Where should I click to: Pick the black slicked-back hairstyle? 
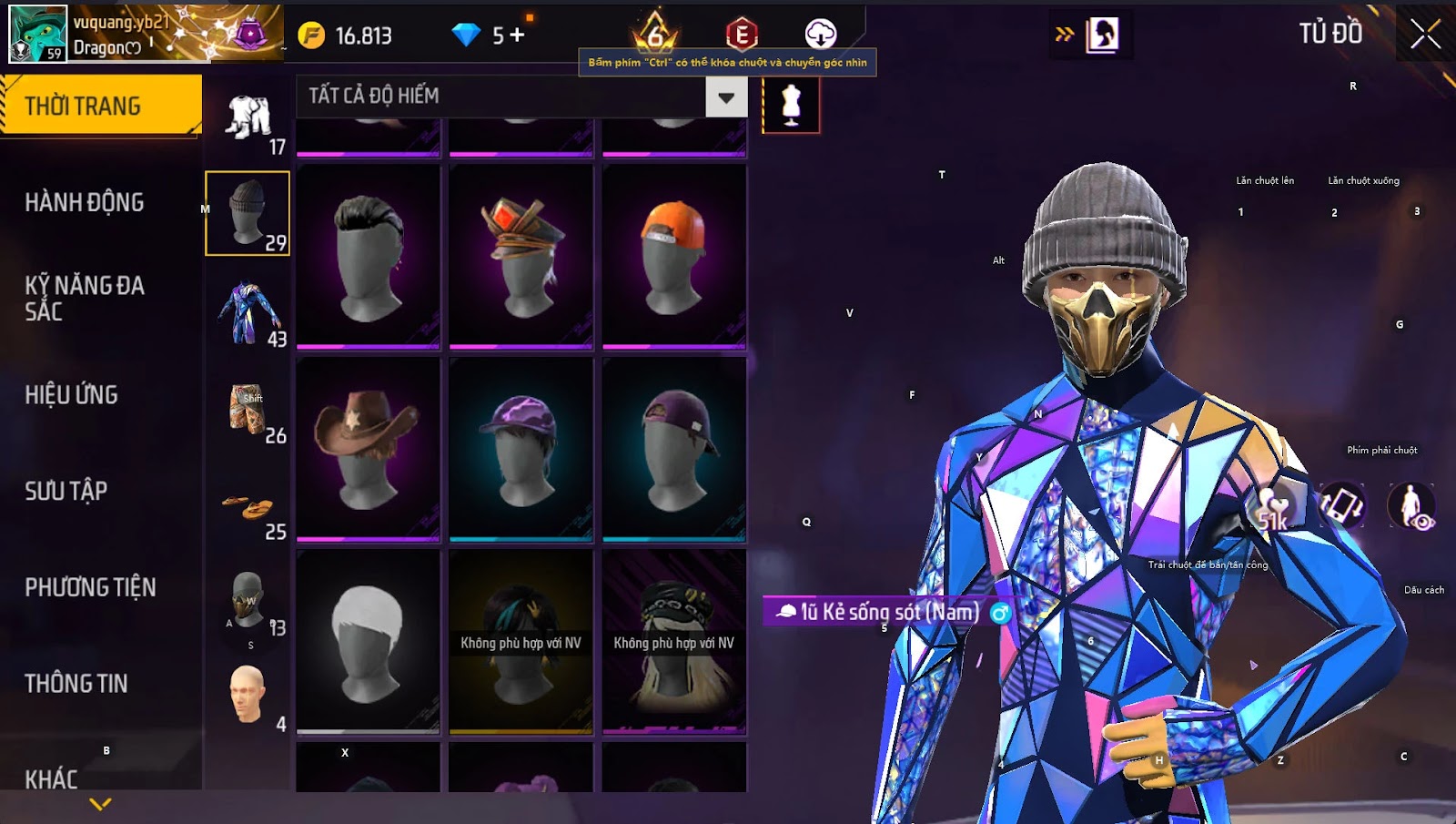(x=368, y=257)
